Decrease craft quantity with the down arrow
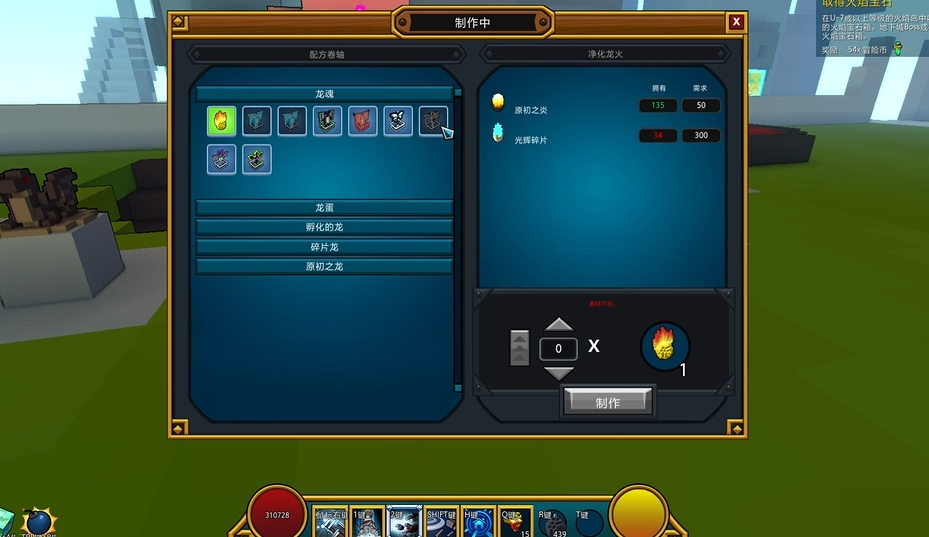 click(x=558, y=373)
